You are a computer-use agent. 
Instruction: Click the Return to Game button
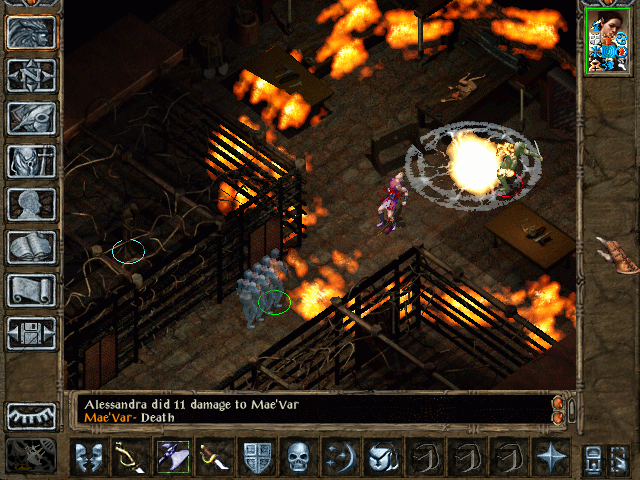(31, 32)
